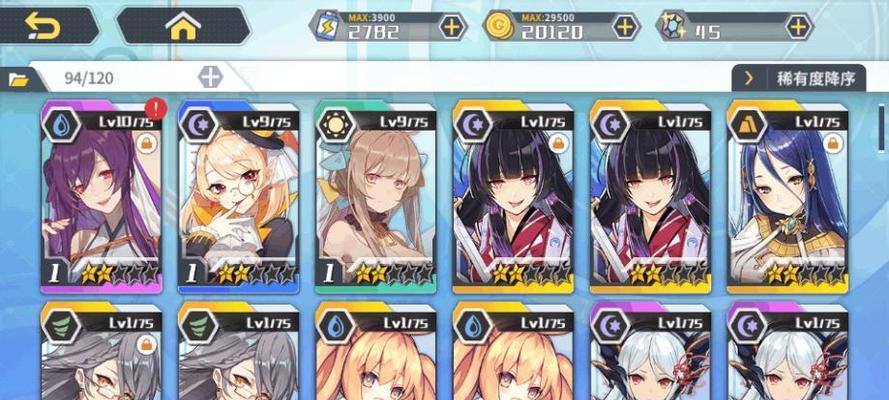889x400 pixels.
Task: Add stamina with the plus beside 2782
Action: point(453,27)
